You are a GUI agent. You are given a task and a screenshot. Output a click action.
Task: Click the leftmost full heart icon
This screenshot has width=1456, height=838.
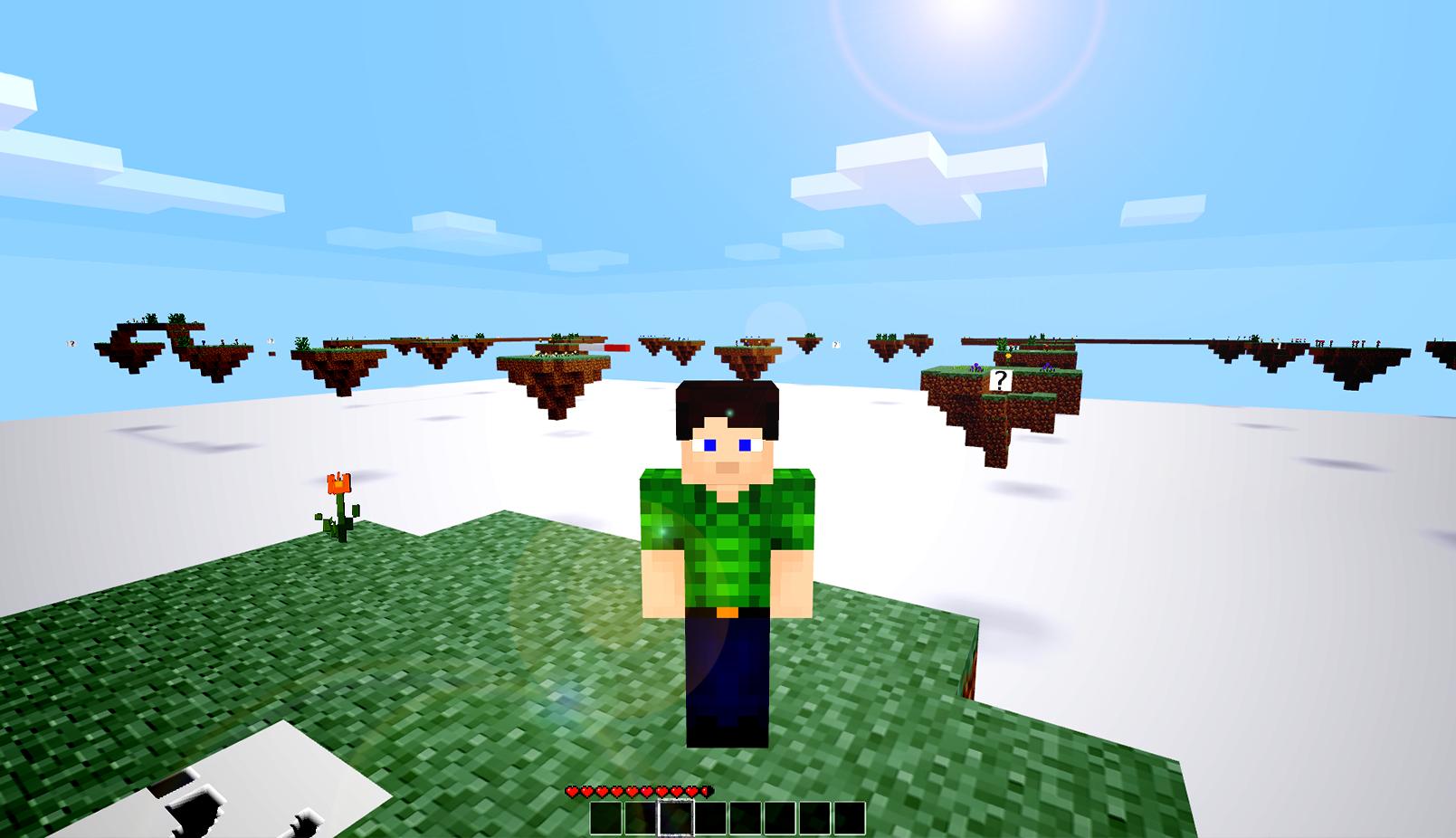pos(572,790)
